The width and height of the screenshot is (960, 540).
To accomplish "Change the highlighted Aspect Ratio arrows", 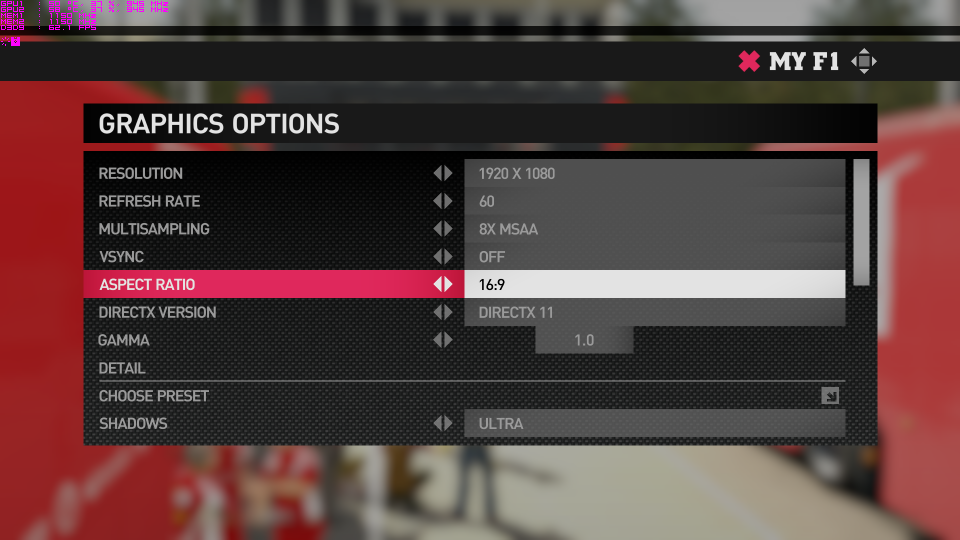I will [442, 285].
